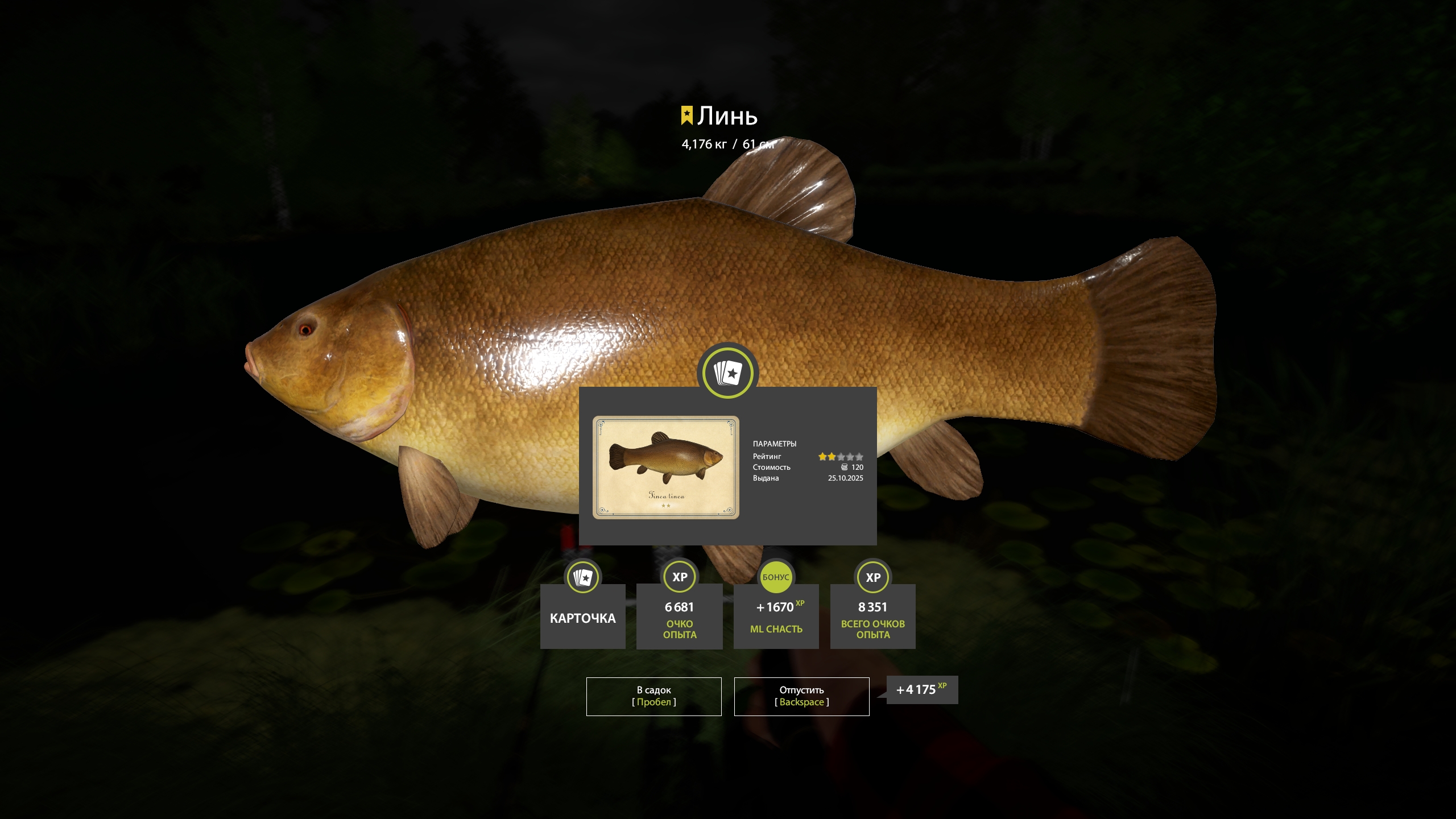
Task: Open the Карточка reward tile
Action: click(582, 616)
